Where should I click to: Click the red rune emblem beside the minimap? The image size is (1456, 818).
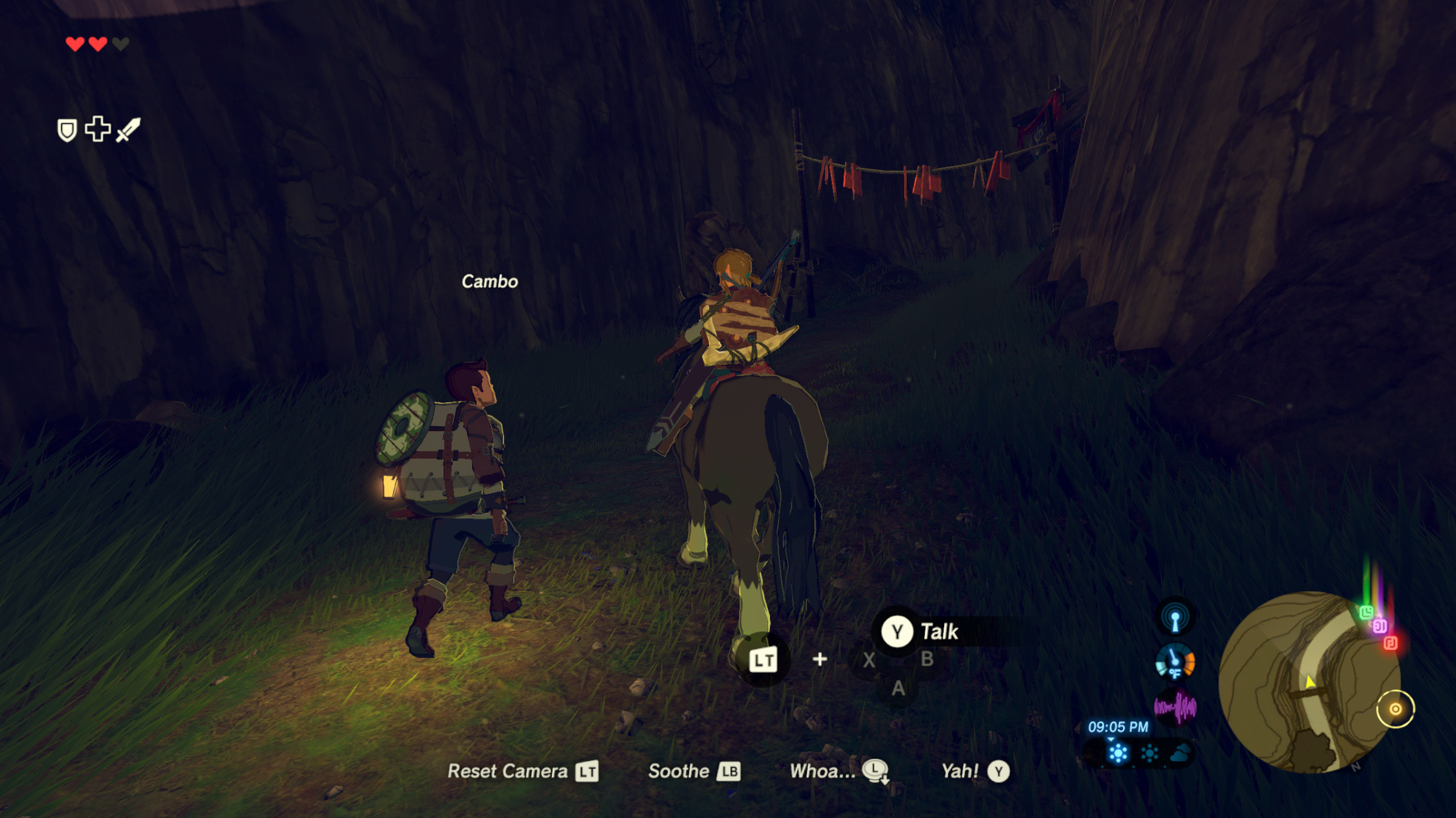pyautogui.click(x=1391, y=643)
